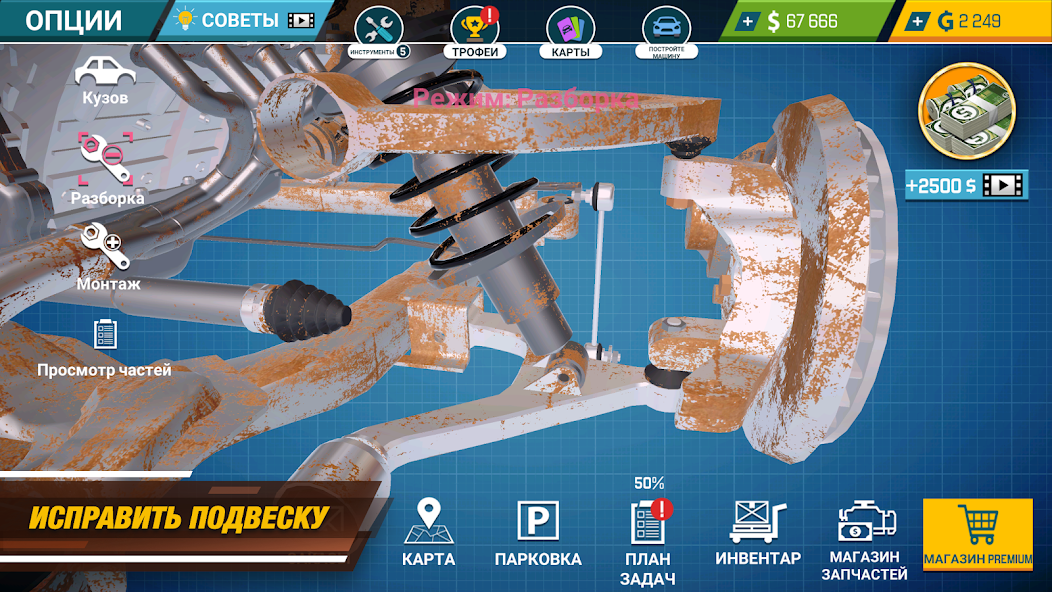Select the ПОСТРОЙТЕ МАШИНУ car icon
Screen dimensions: 1052x592
click(x=665, y=31)
